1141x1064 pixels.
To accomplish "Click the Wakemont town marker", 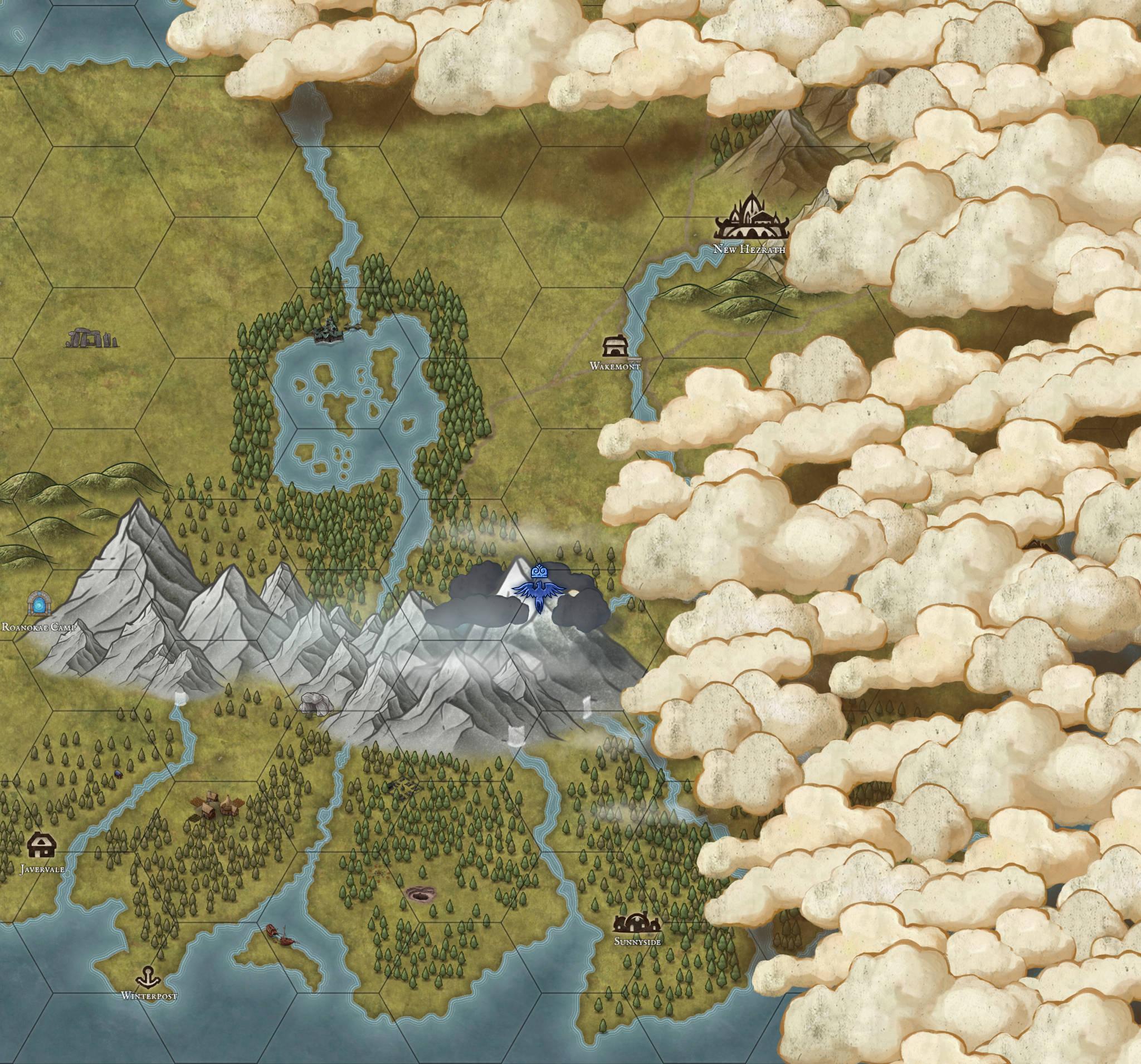I will (615, 345).
